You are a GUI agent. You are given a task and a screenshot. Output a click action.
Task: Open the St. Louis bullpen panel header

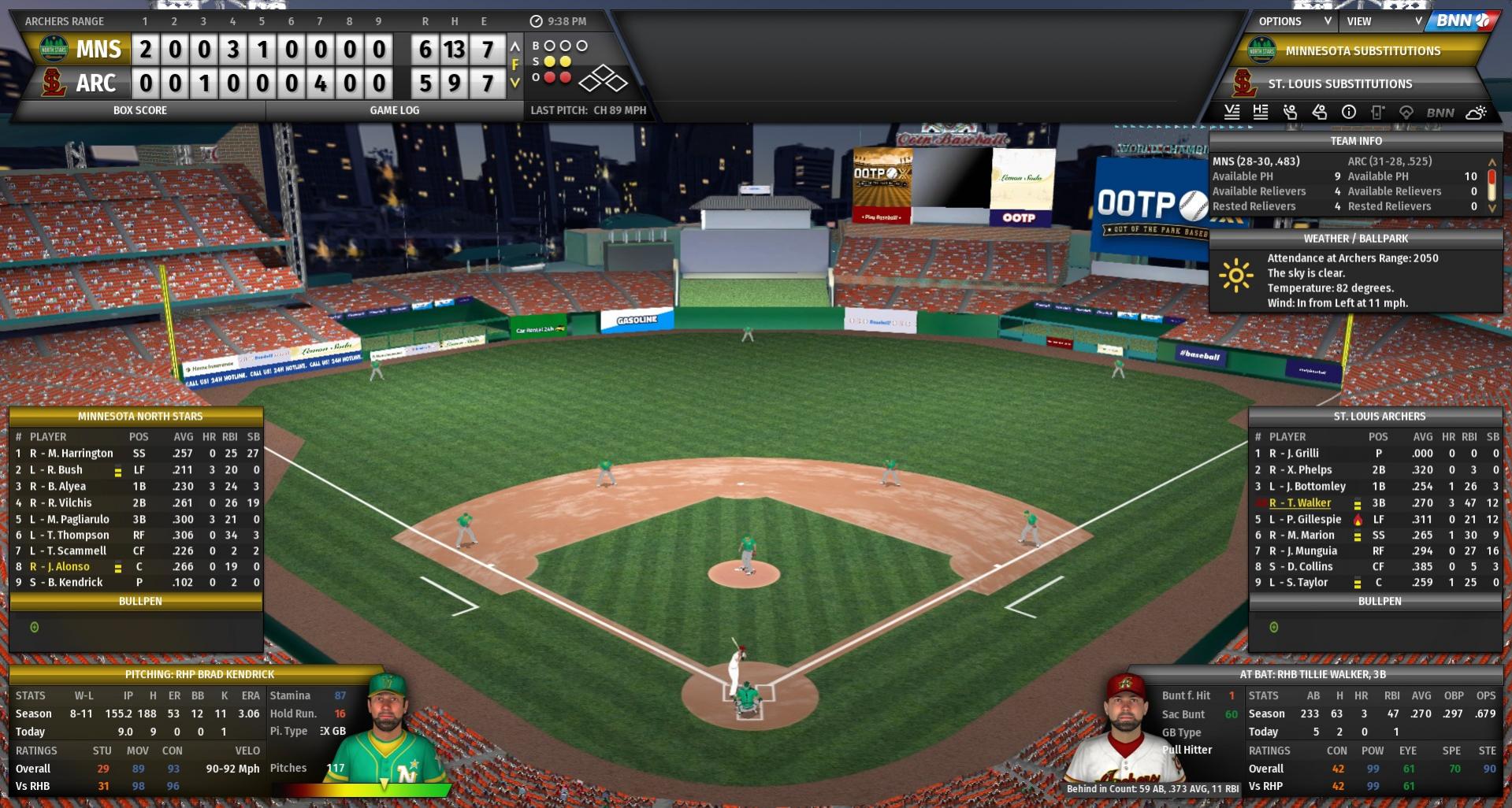[1379, 601]
